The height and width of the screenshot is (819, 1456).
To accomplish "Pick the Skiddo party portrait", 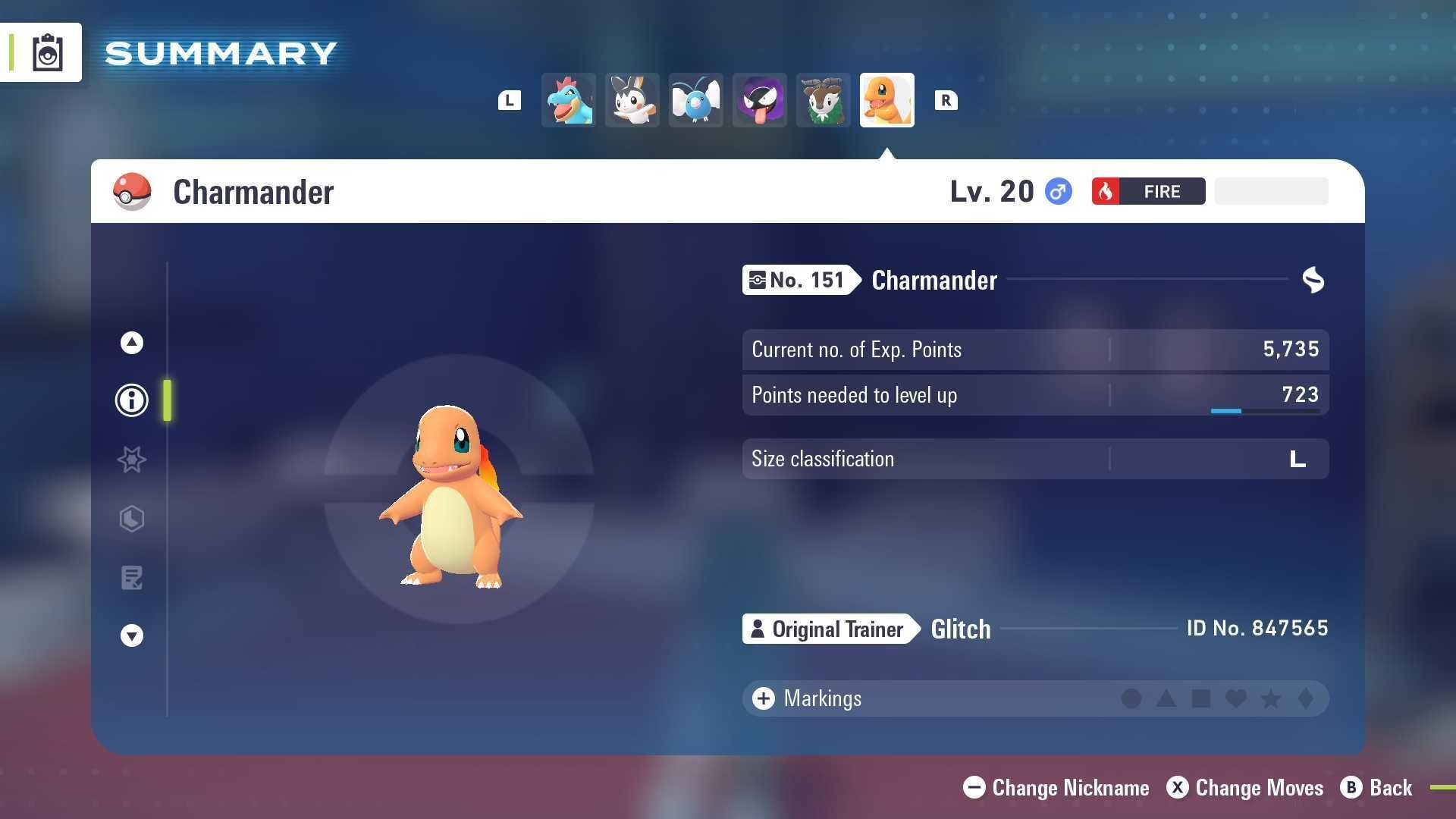I will click(824, 100).
